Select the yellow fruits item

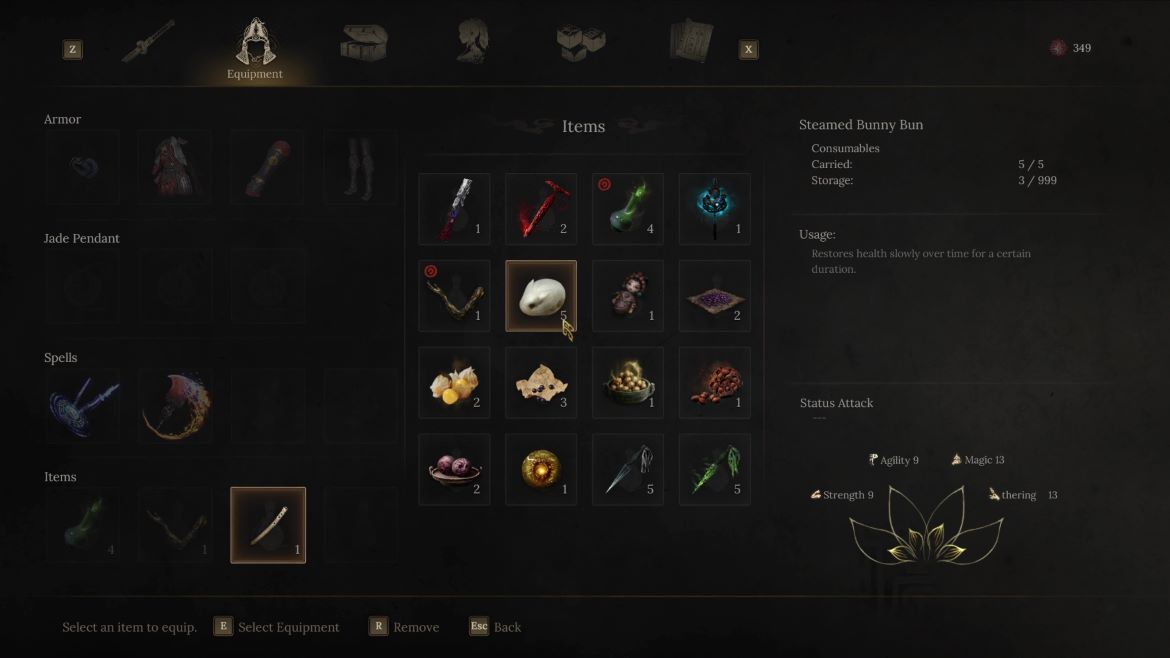pyautogui.click(x=454, y=383)
